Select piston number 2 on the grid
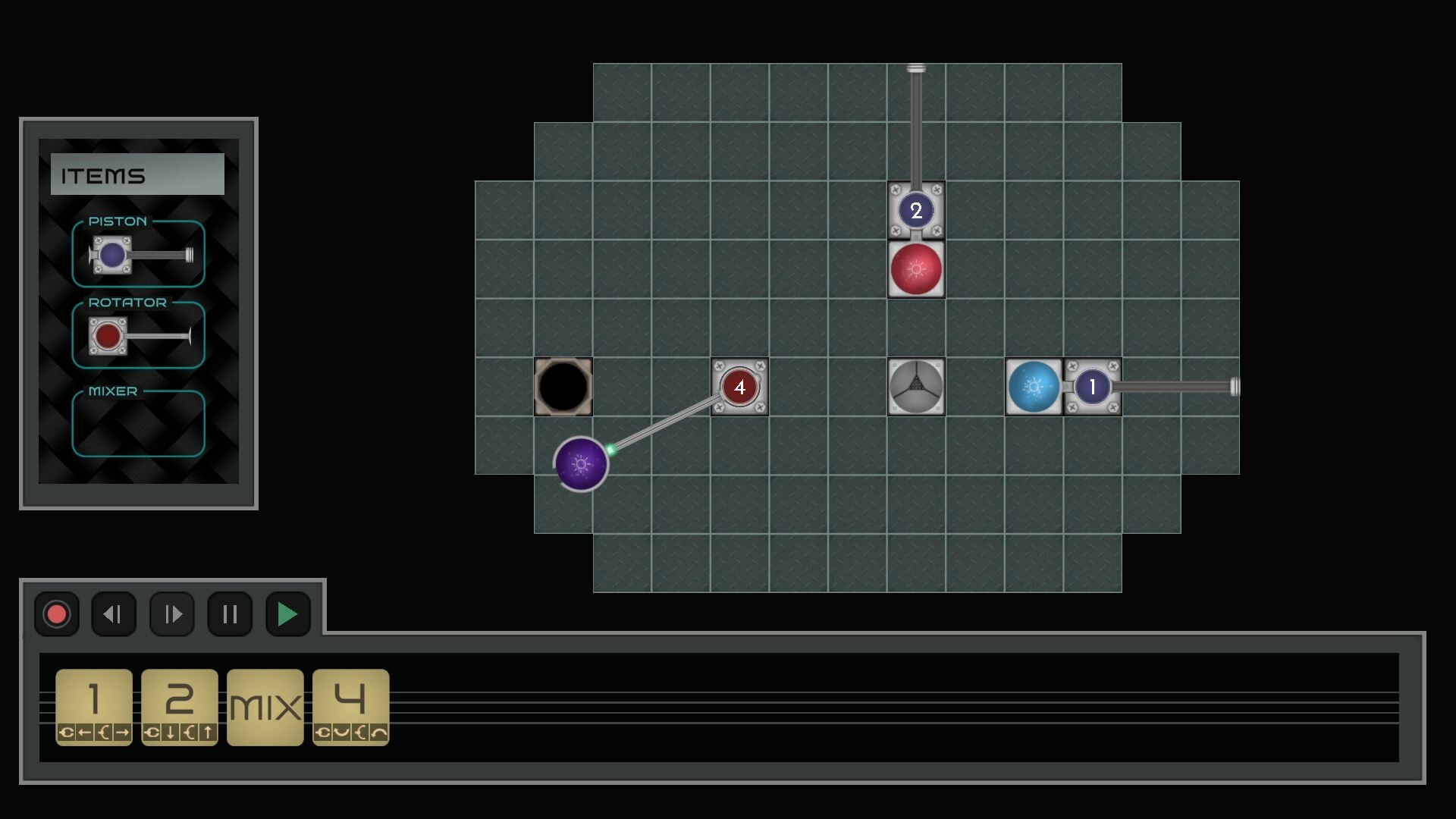 (915, 211)
